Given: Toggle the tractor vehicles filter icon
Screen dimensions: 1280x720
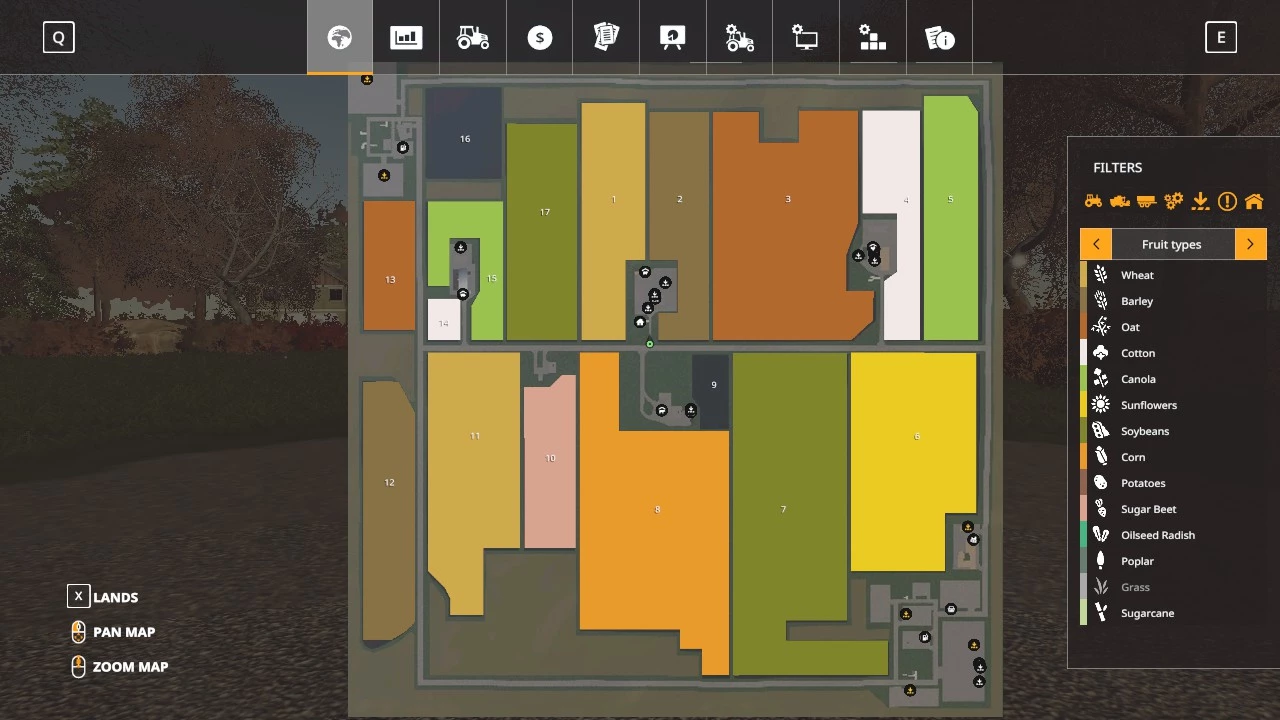Looking at the screenshot, I should [x=1093, y=200].
